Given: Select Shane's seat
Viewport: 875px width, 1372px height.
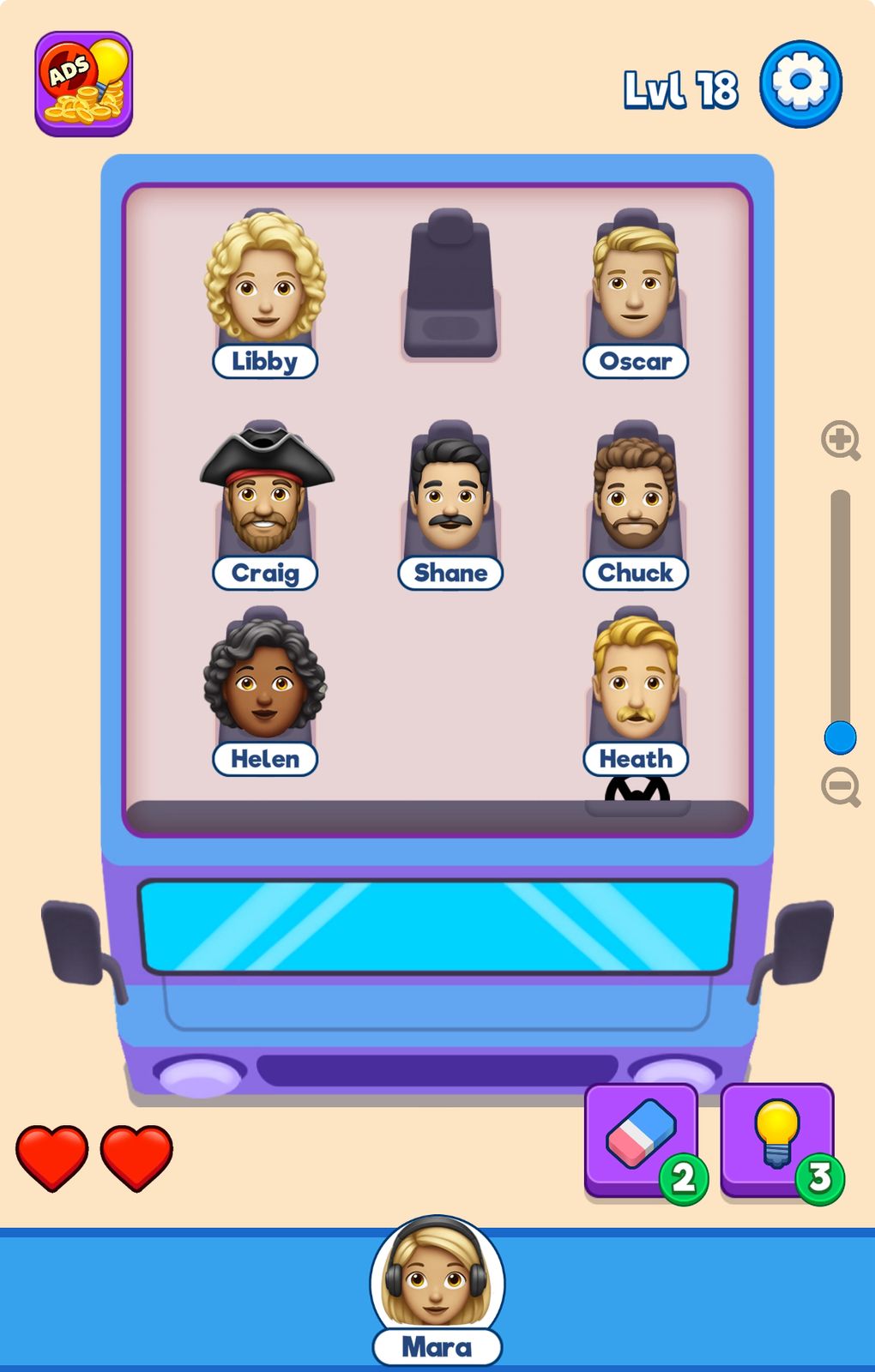Looking at the screenshot, I should pyautogui.click(x=450, y=499).
